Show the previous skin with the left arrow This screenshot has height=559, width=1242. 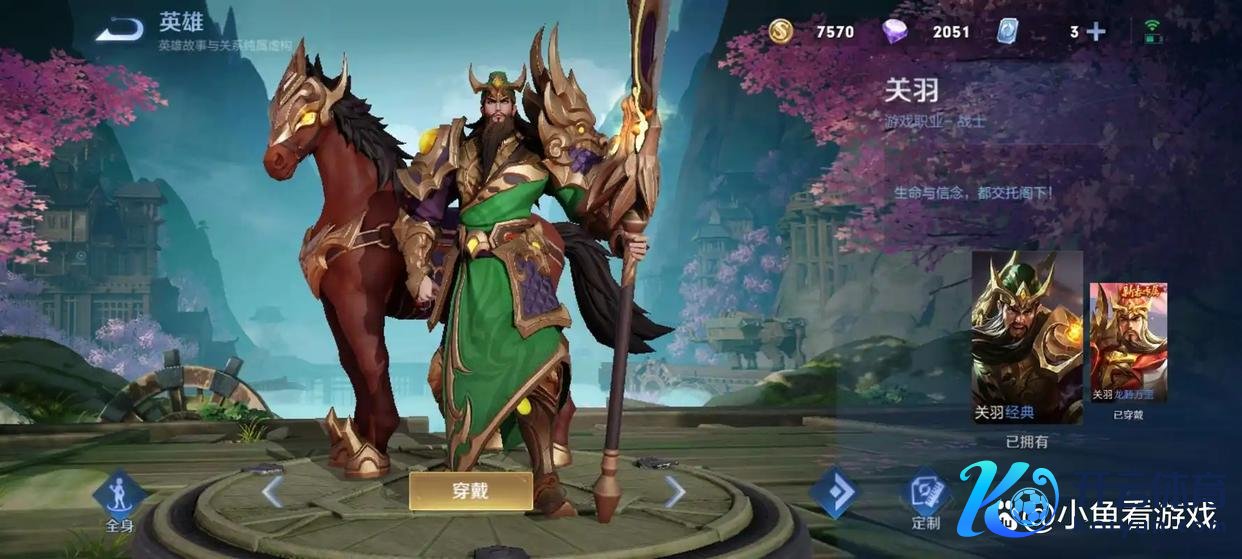[270, 491]
